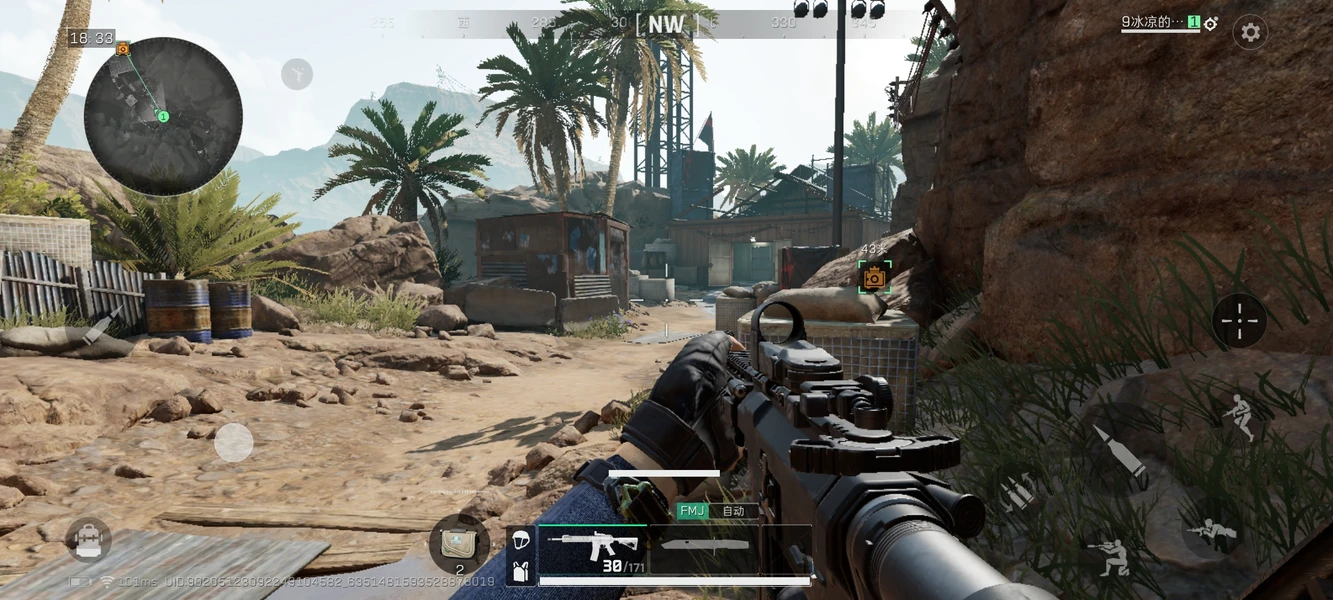Crouch using the kneeling soldier icon

pyautogui.click(x=1109, y=557)
